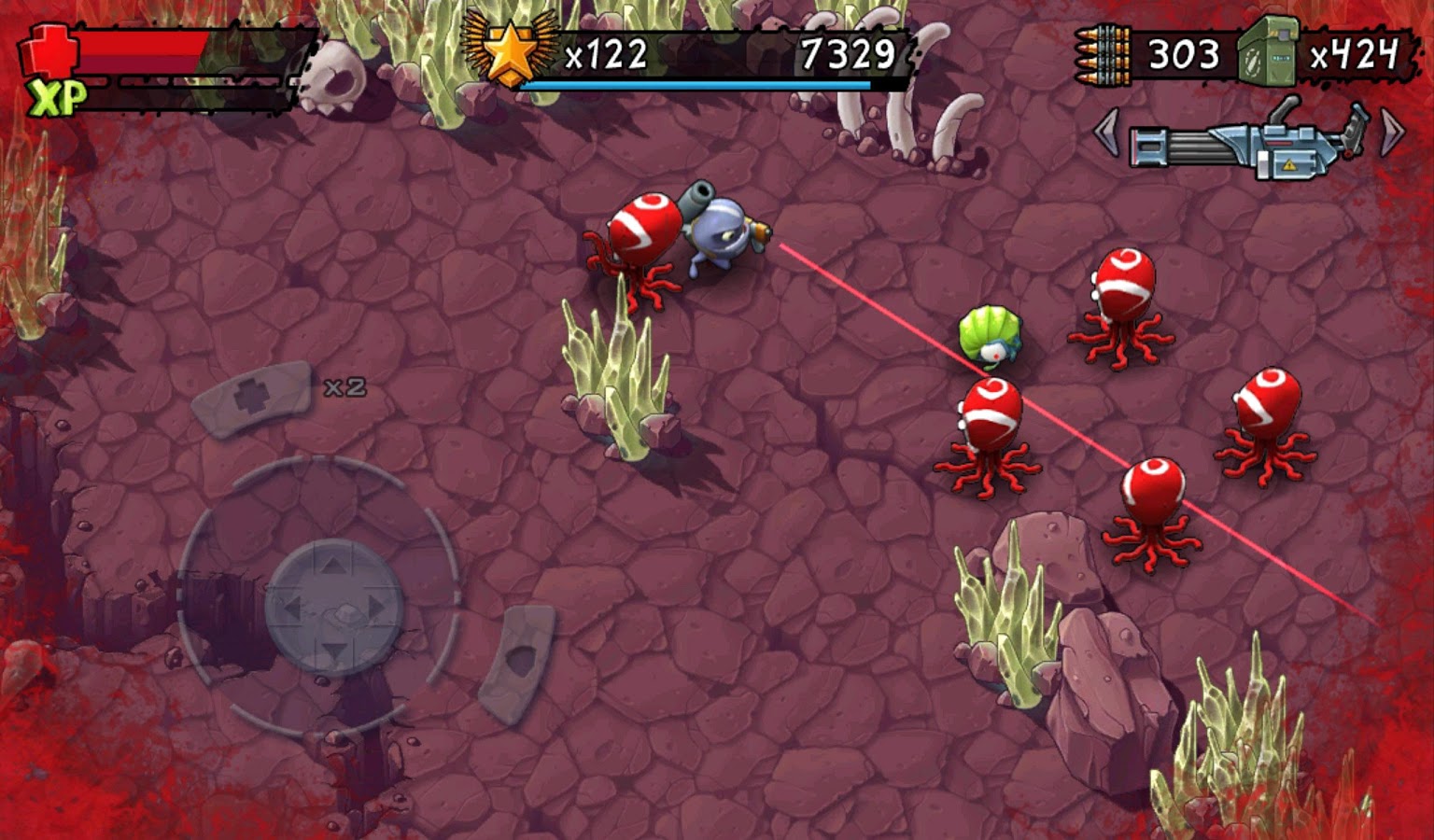This screenshot has width=1434, height=840.
Task: Tap the virtual joystick center pad
Action: click(x=333, y=608)
